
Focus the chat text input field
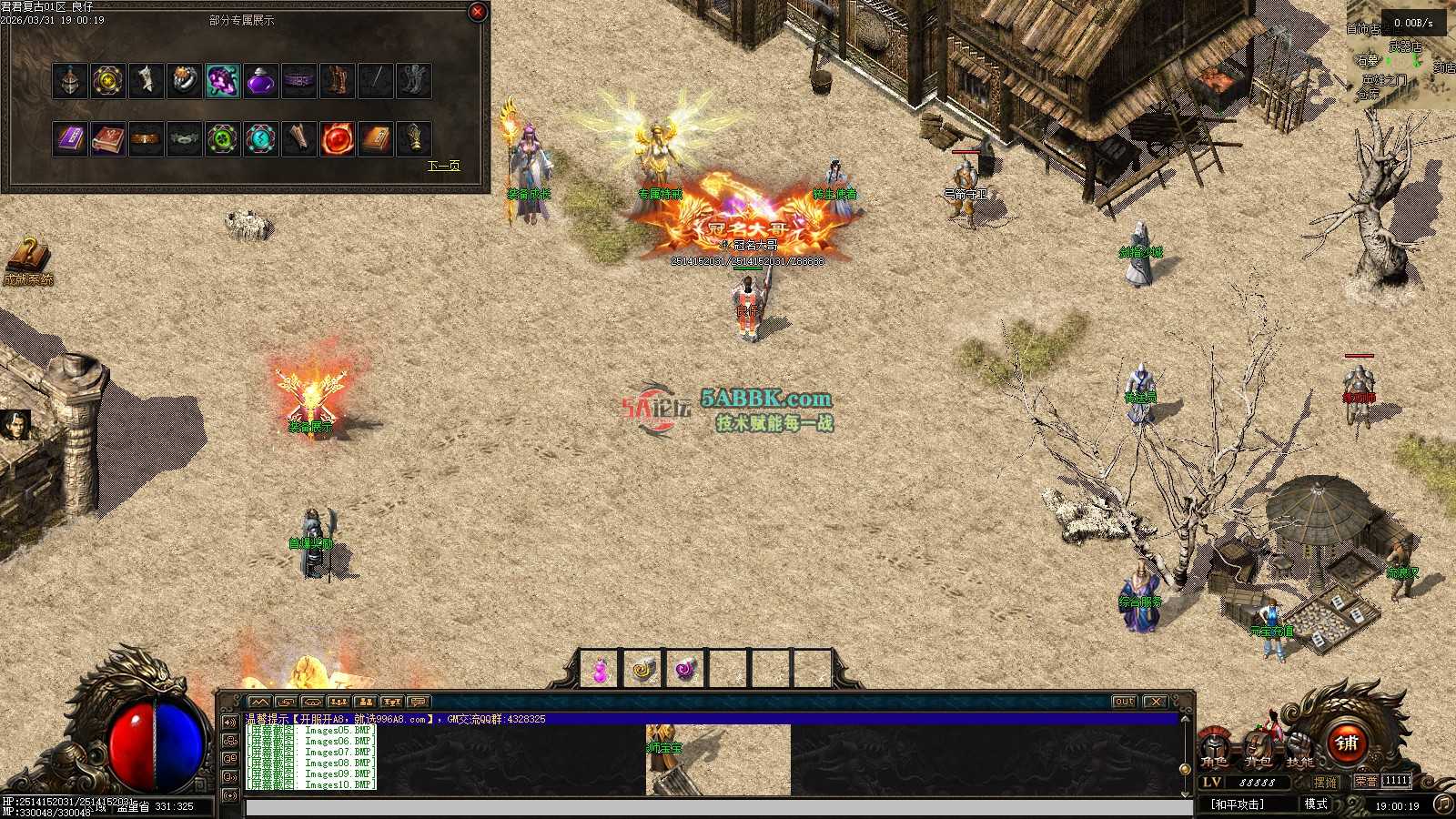(x=719, y=808)
